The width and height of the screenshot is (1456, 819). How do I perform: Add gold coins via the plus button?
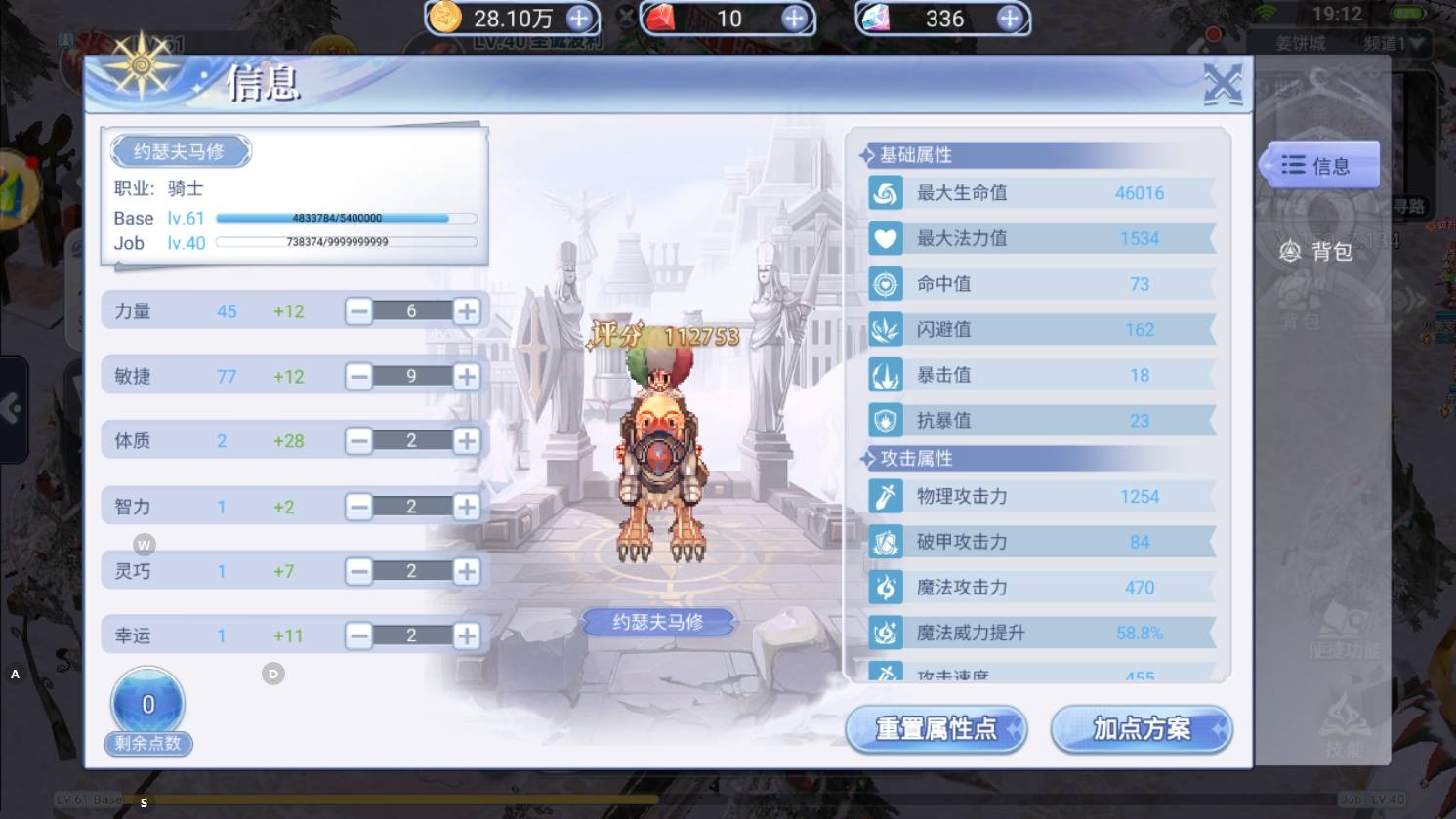[579, 18]
